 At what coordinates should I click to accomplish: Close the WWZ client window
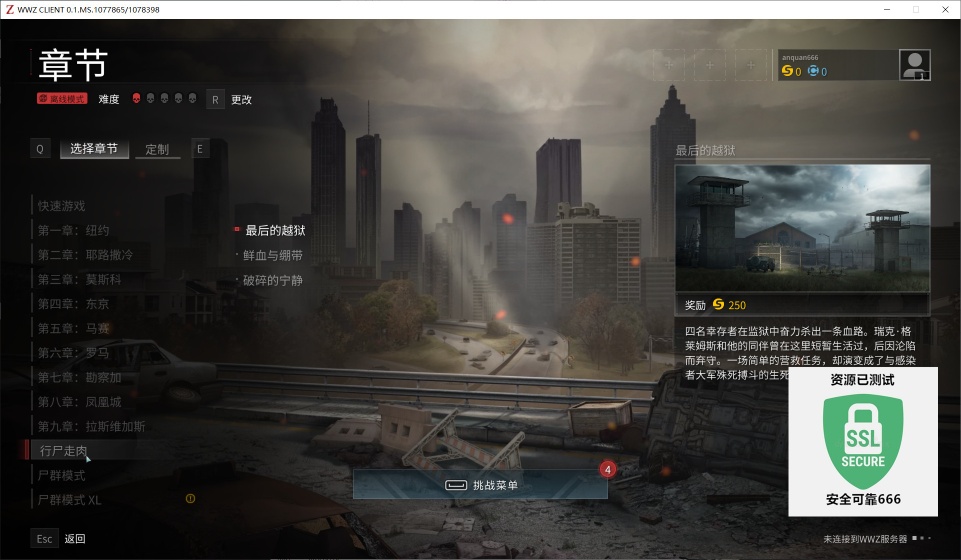tap(943, 9)
